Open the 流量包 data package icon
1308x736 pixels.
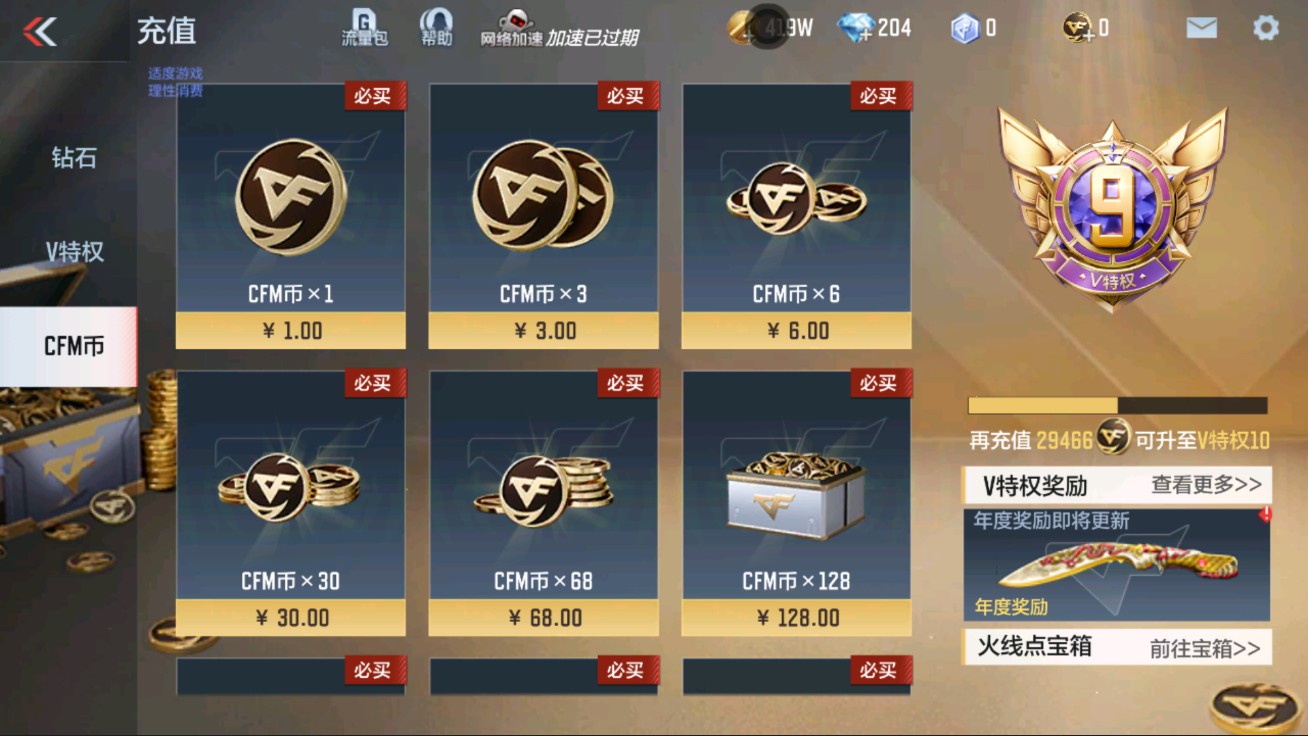(363, 25)
